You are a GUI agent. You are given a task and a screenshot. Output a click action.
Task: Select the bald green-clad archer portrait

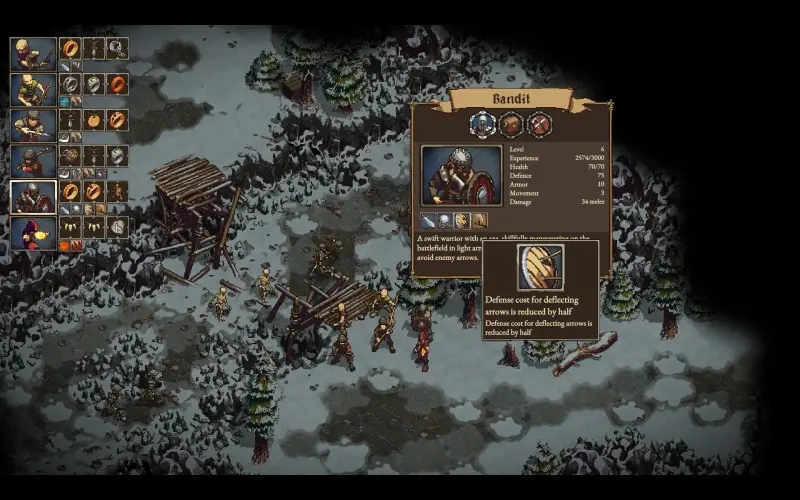pyautogui.click(x=33, y=88)
